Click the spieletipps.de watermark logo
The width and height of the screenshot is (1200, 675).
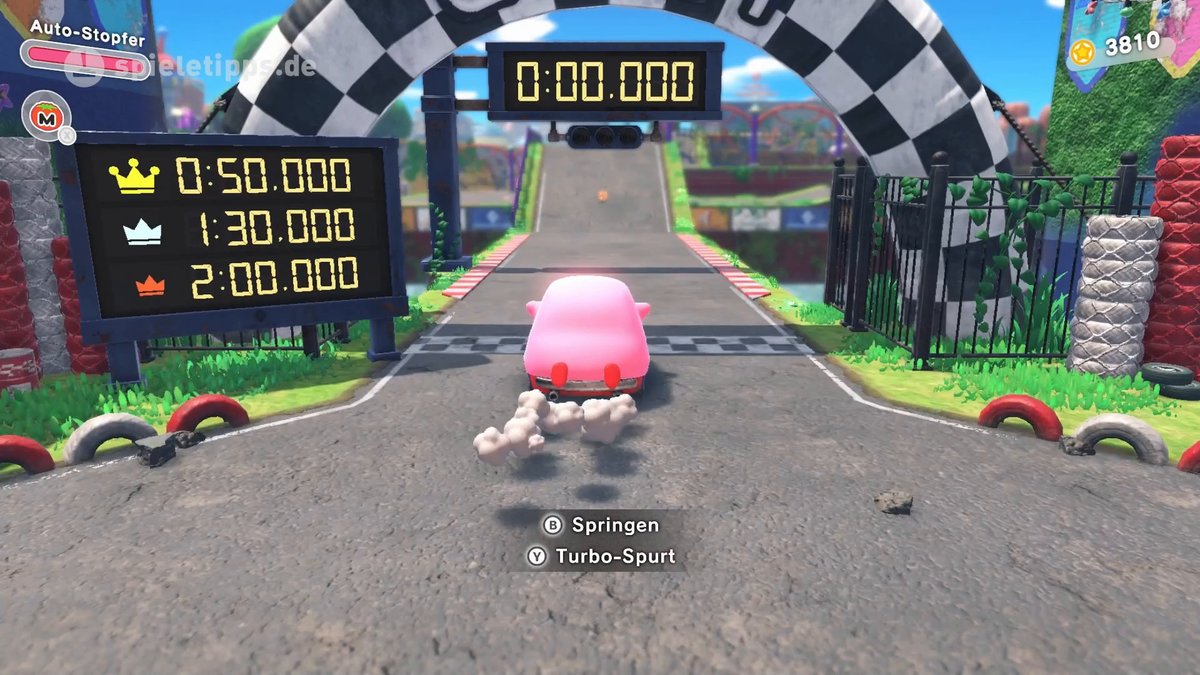(190, 67)
